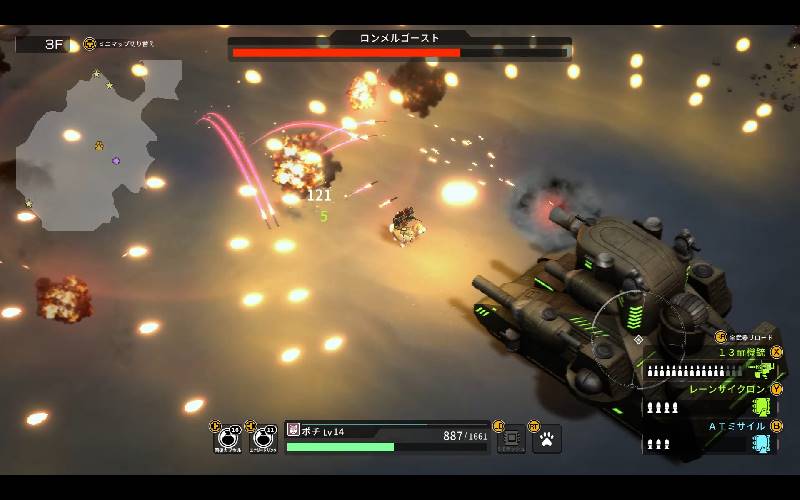800x500 pixels.
Task: Select the 13mm machine gun weapon icon
Action: (765, 370)
